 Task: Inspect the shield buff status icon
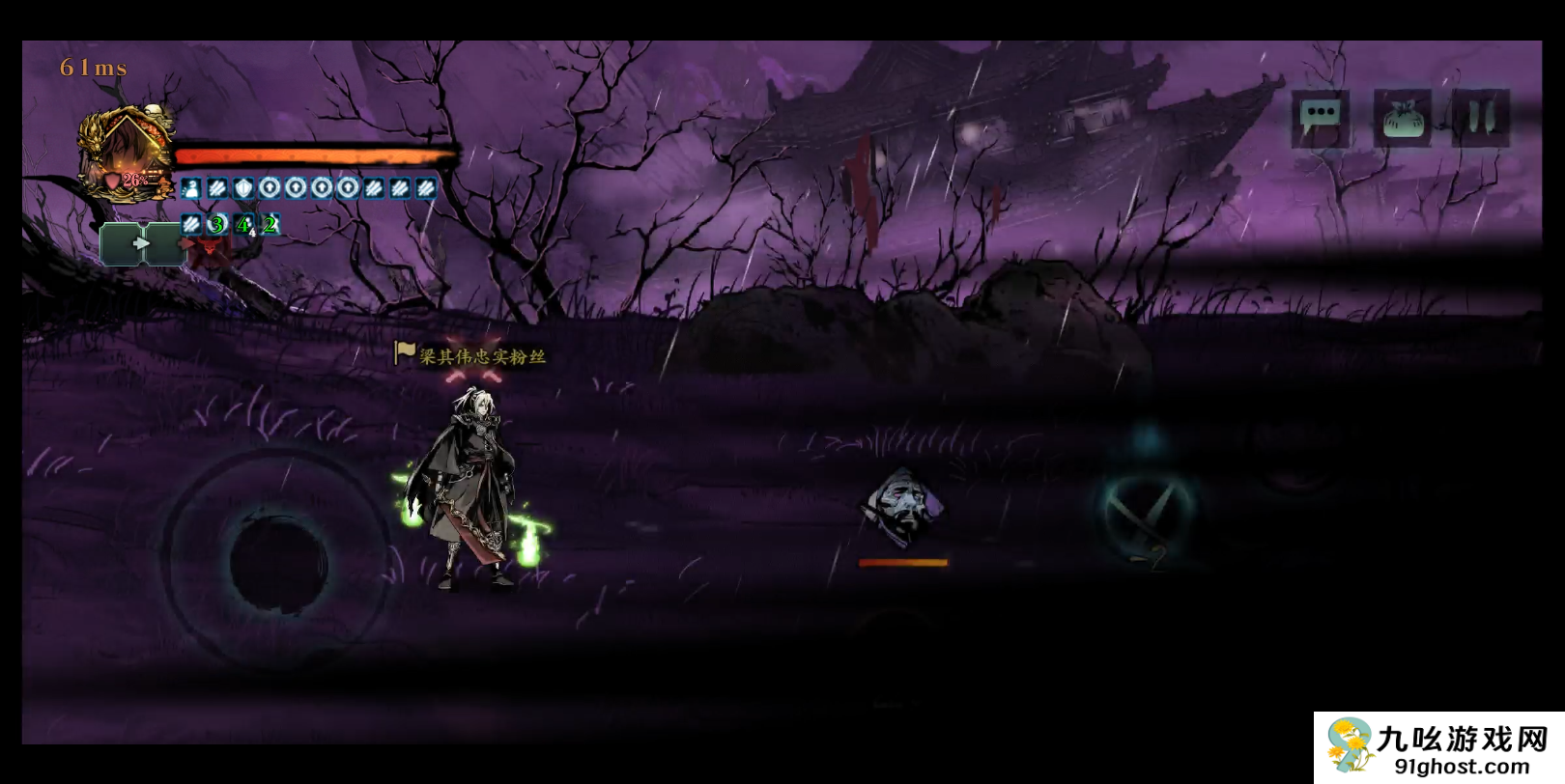[x=243, y=188]
